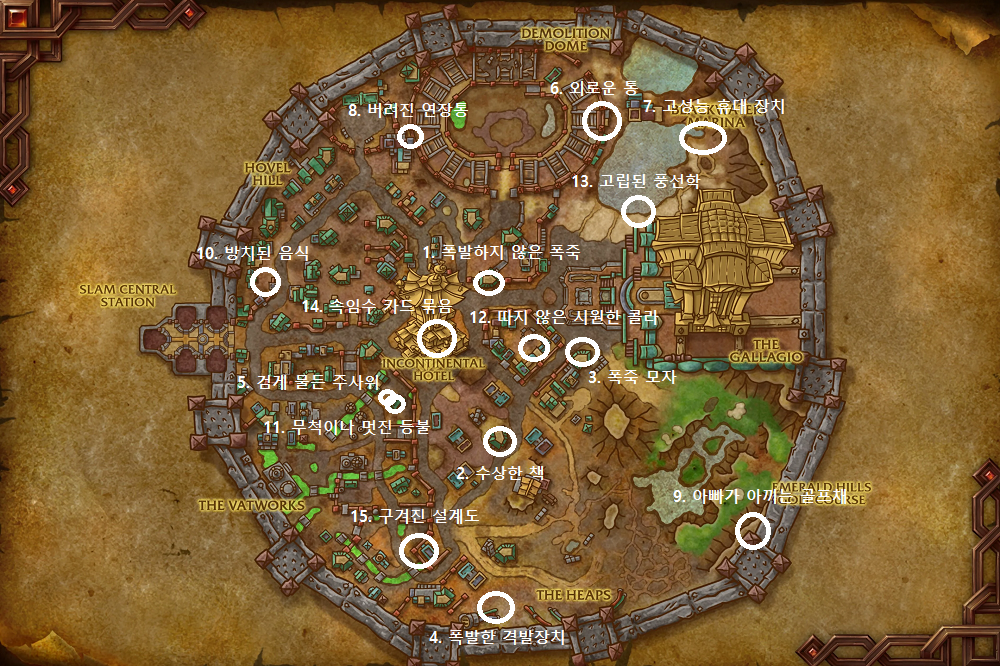Click the circle marker for 1. 폭발하지 않은 폭죽
The height and width of the screenshot is (666, 1000).
(489, 283)
